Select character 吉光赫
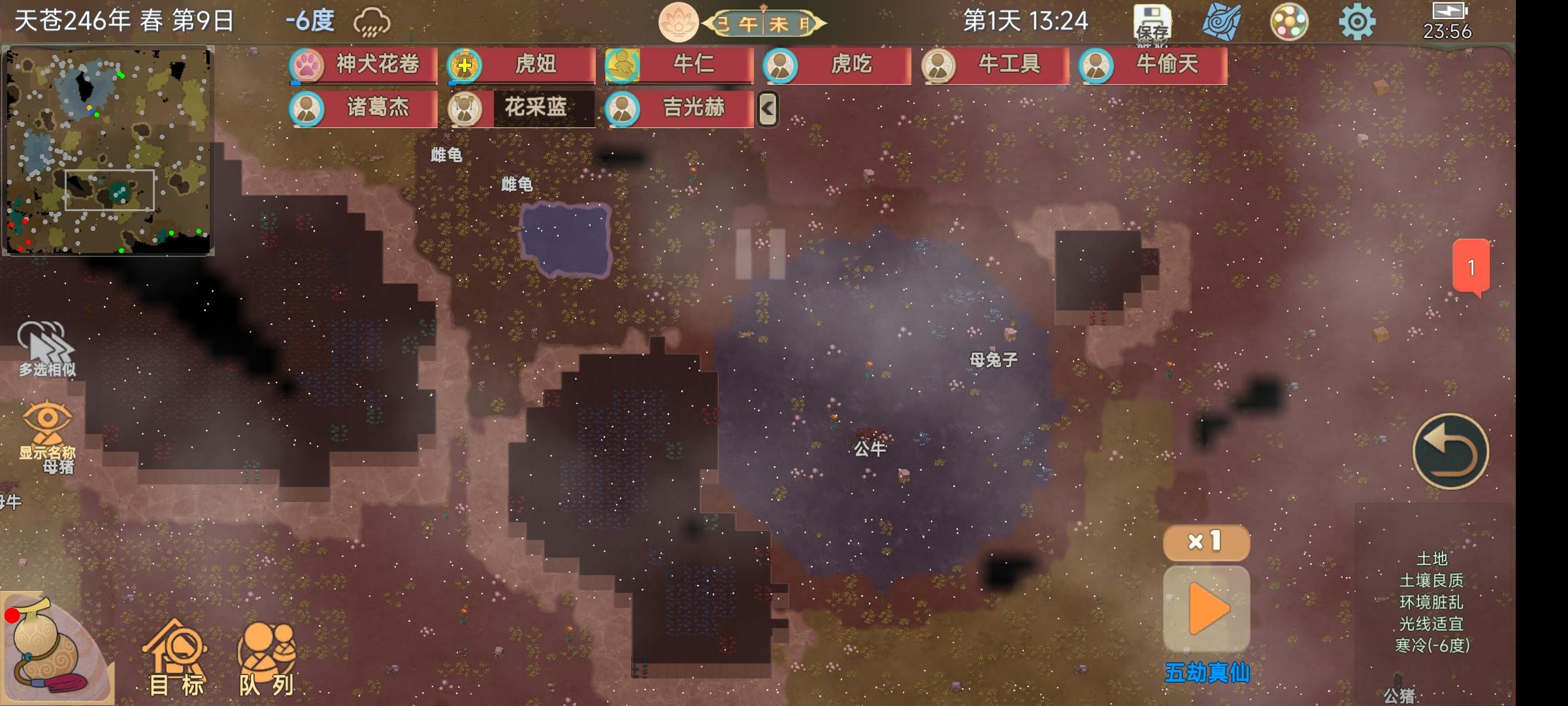The image size is (1568, 706). coord(679,108)
